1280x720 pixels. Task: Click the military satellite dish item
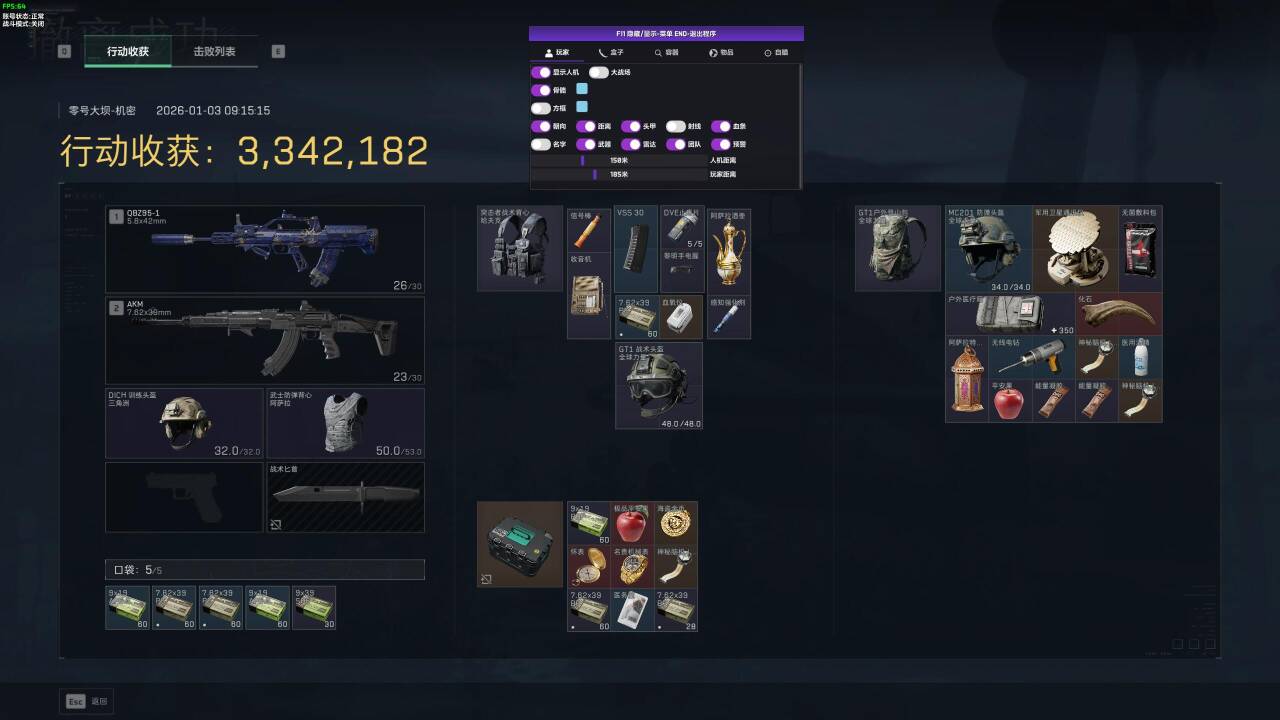[x=1074, y=248]
